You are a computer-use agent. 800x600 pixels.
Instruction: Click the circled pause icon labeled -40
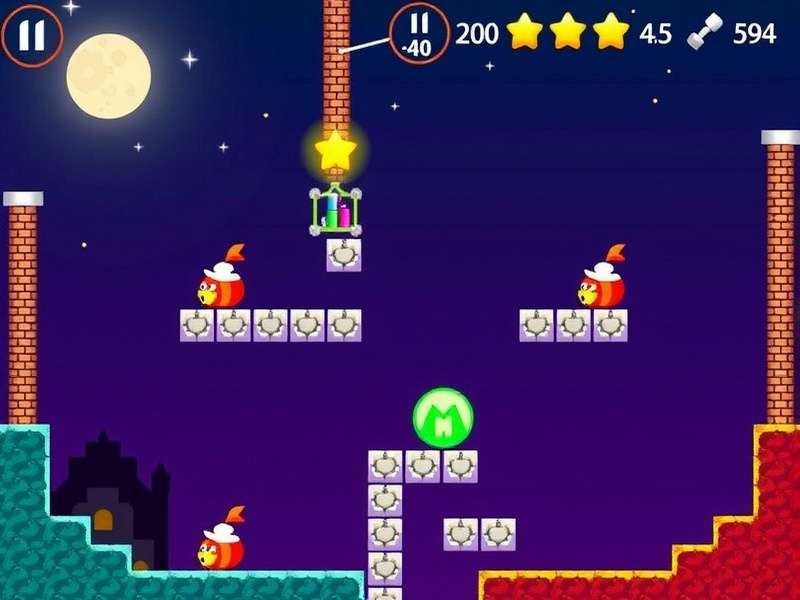[x=419, y=33]
